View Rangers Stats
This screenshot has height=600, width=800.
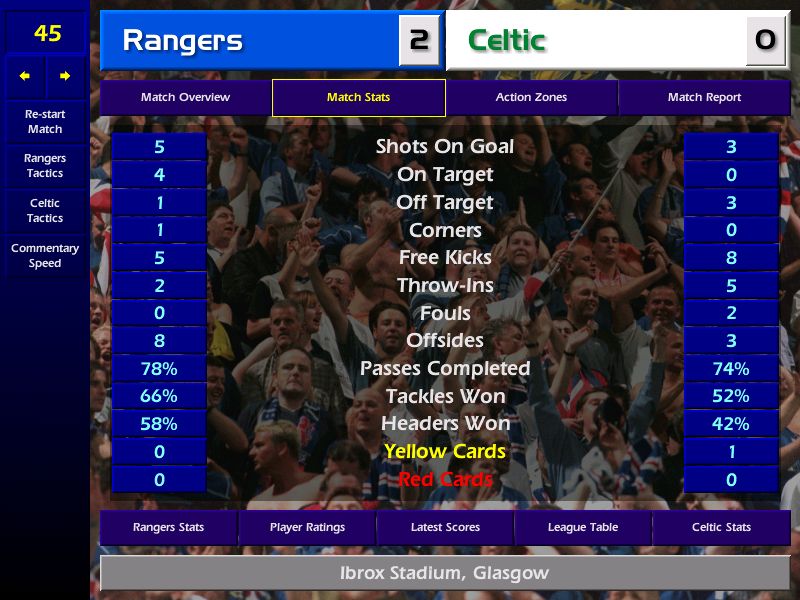coord(168,527)
